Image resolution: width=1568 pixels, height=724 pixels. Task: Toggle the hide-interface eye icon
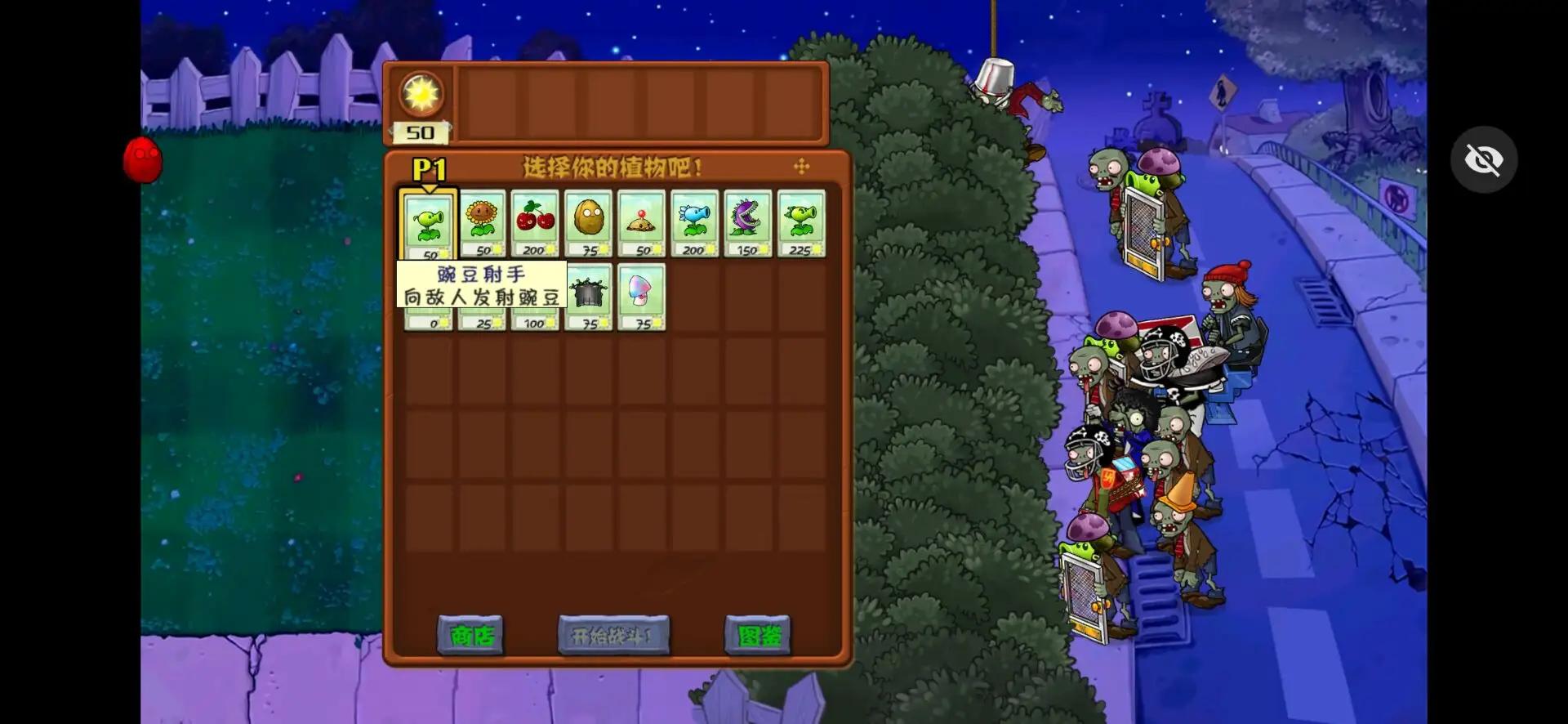pos(1485,159)
